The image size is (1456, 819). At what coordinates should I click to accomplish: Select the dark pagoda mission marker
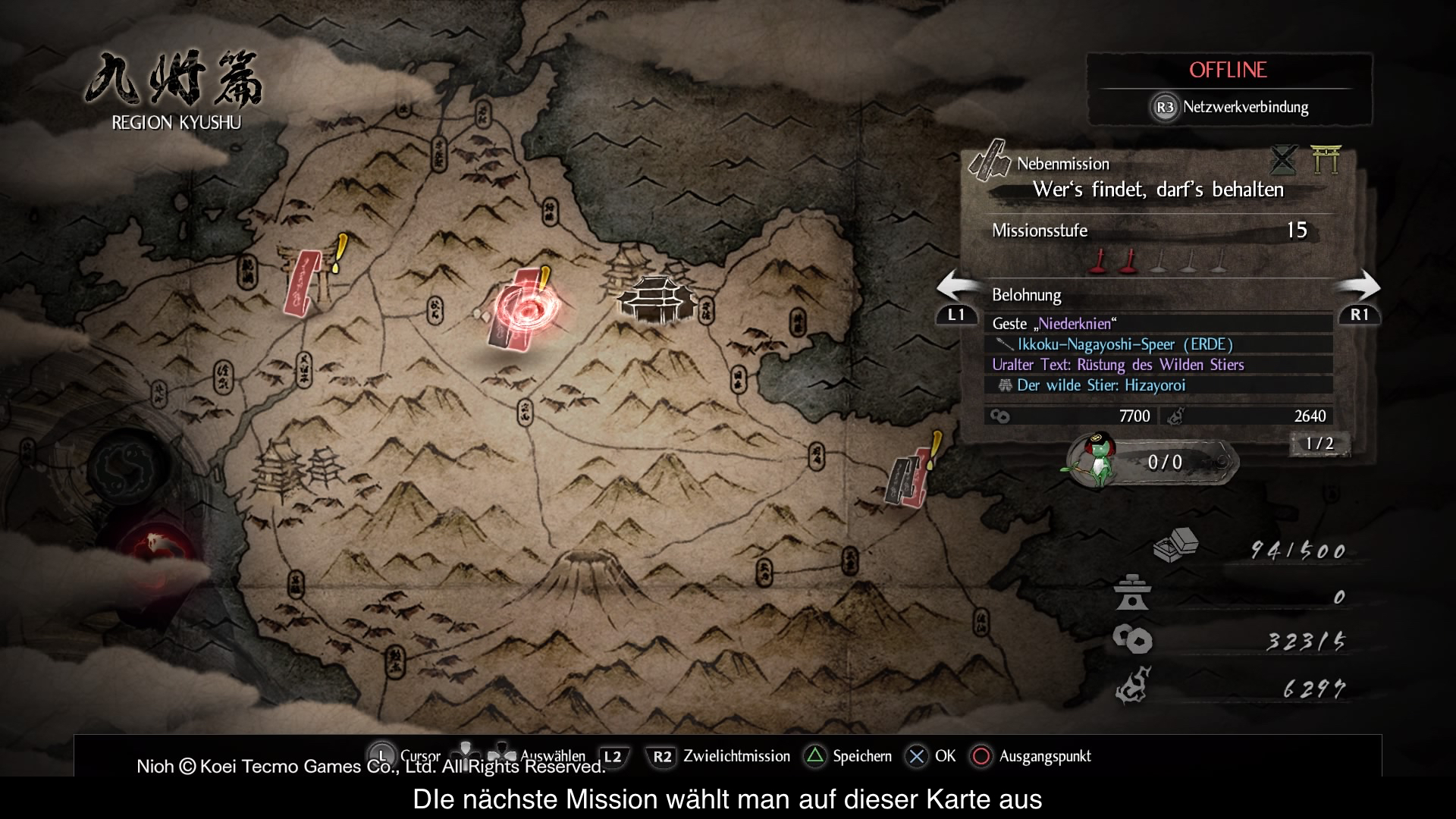657,298
